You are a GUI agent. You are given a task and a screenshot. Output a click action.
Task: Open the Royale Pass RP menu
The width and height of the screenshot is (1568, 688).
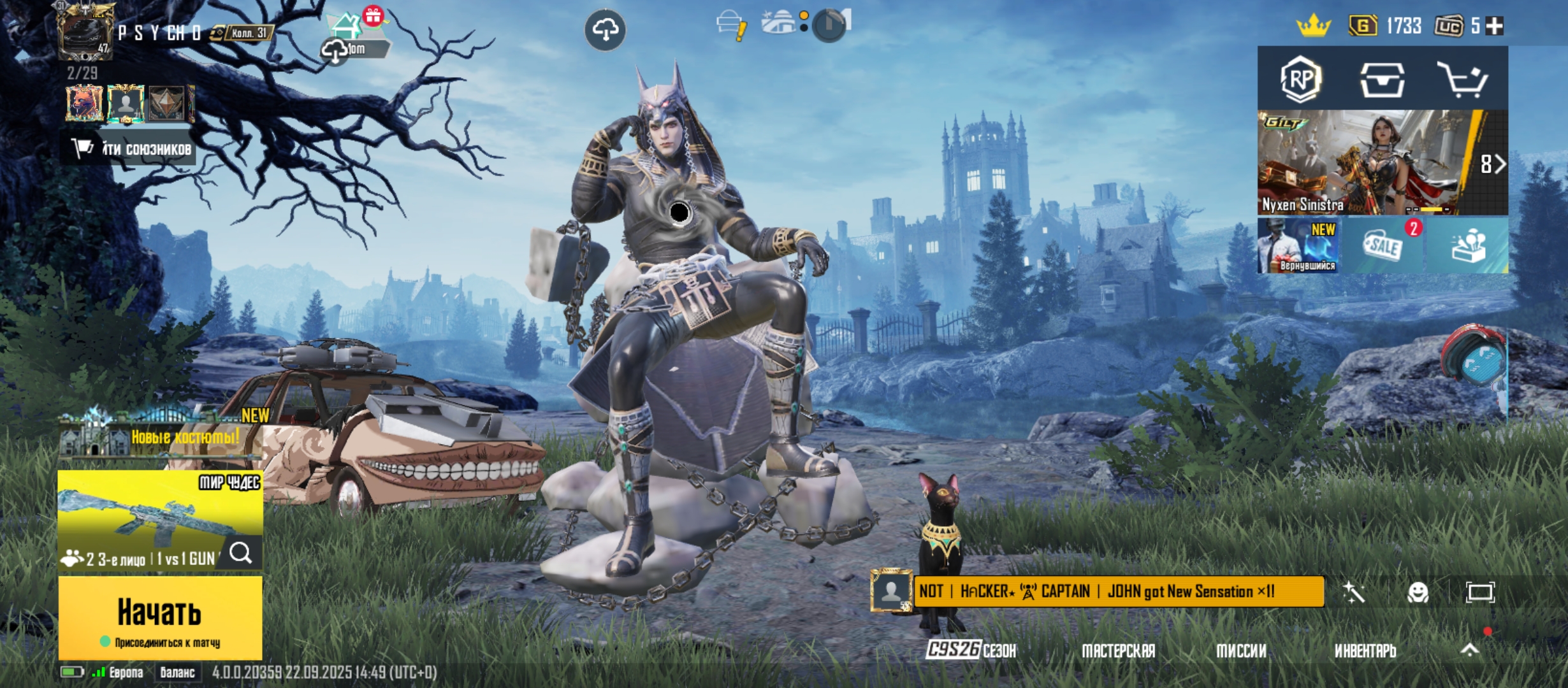[x=1300, y=79]
